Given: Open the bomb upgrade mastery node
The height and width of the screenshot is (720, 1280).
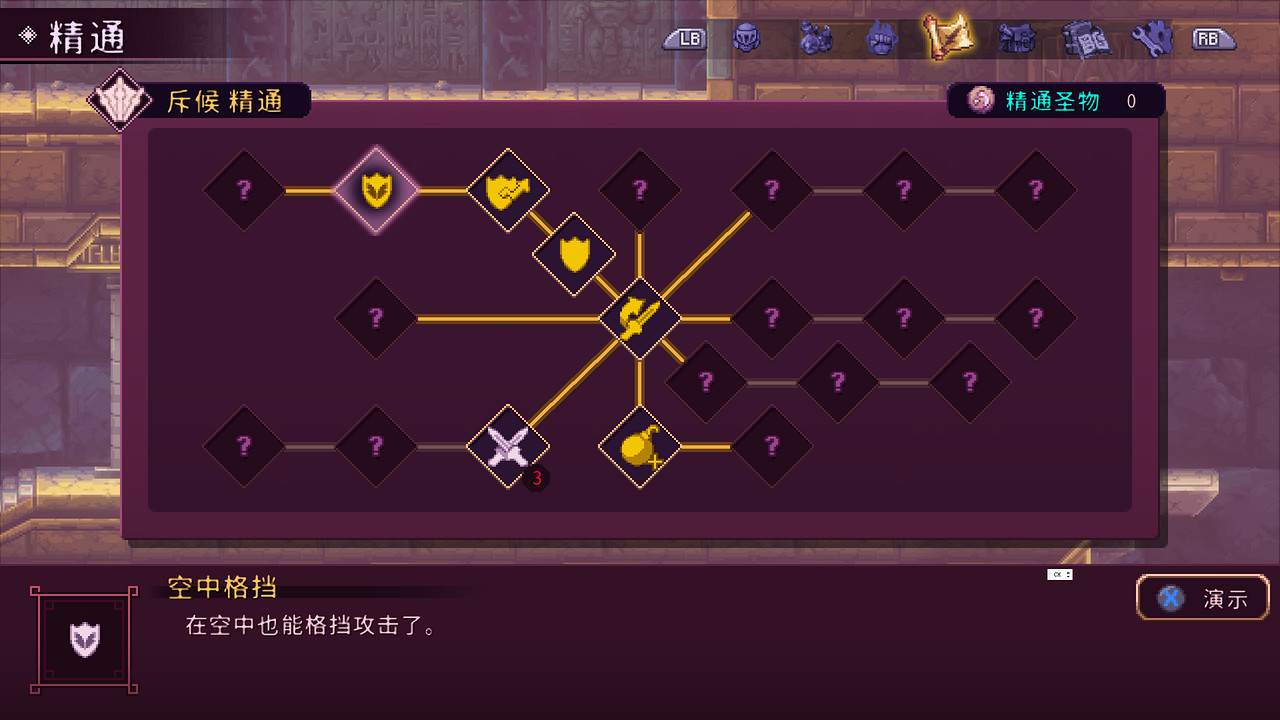Looking at the screenshot, I should pos(641,447).
